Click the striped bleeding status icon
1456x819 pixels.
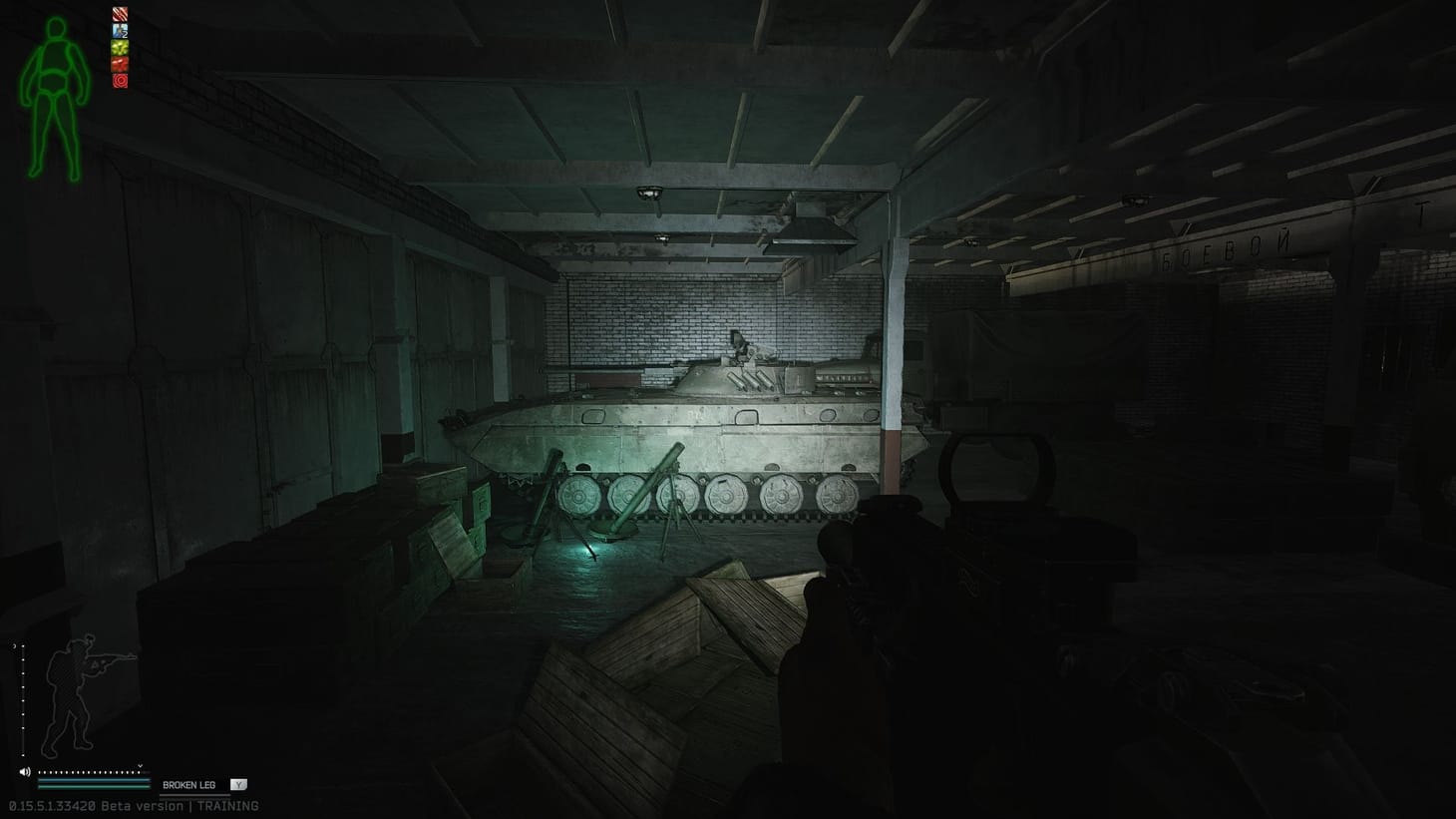pyautogui.click(x=120, y=14)
